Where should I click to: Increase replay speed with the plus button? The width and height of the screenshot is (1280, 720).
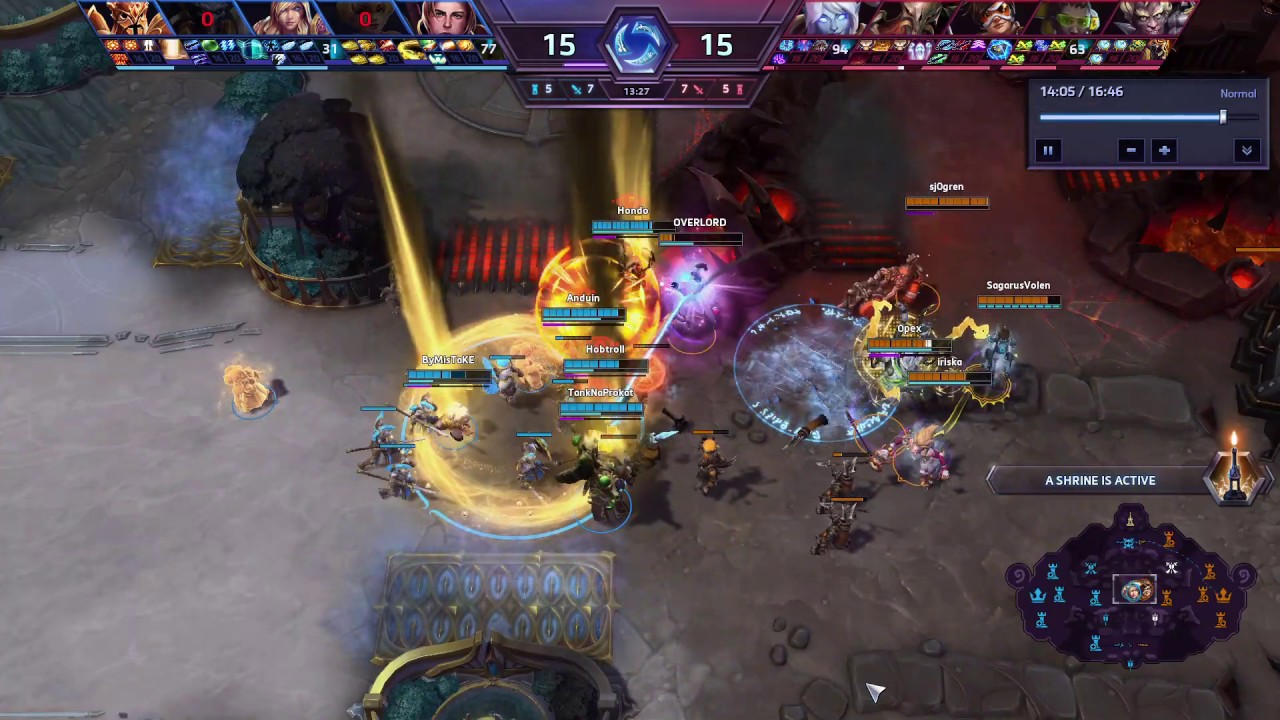point(1164,150)
